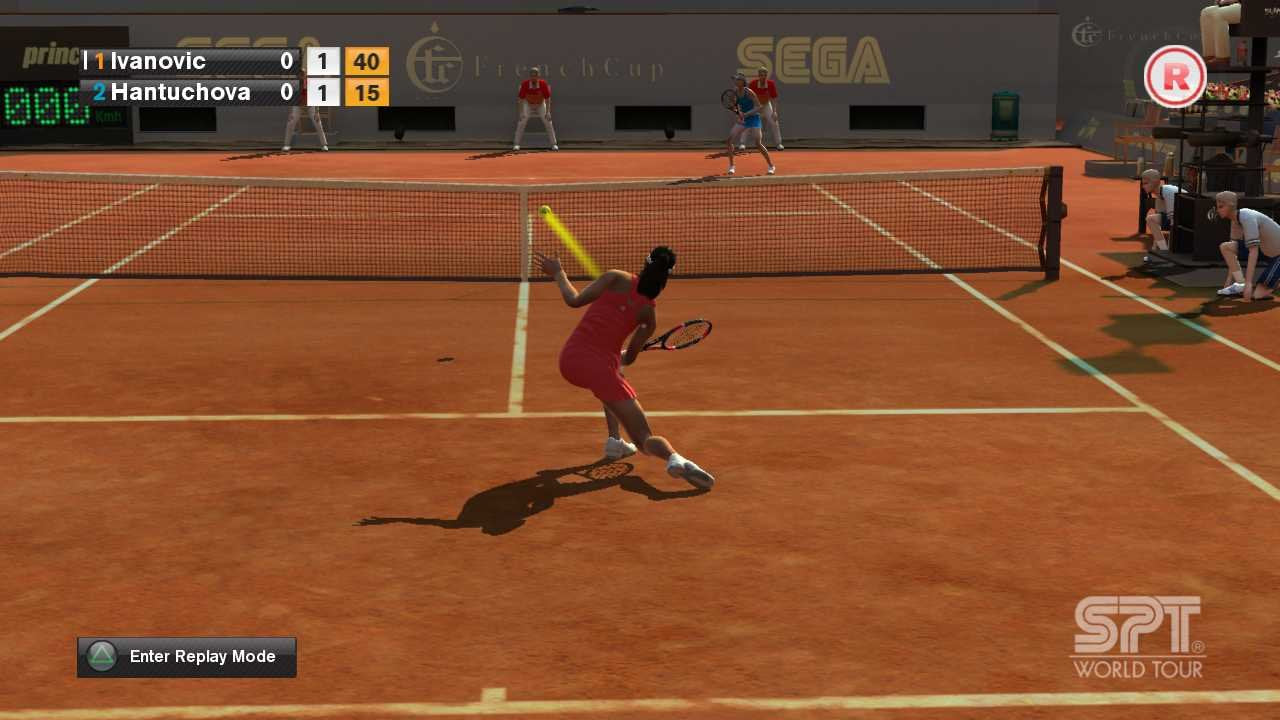This screenshot has width=1280, height=720.
Task: Select the Ivanovic name label
Action: coord(160,61)
